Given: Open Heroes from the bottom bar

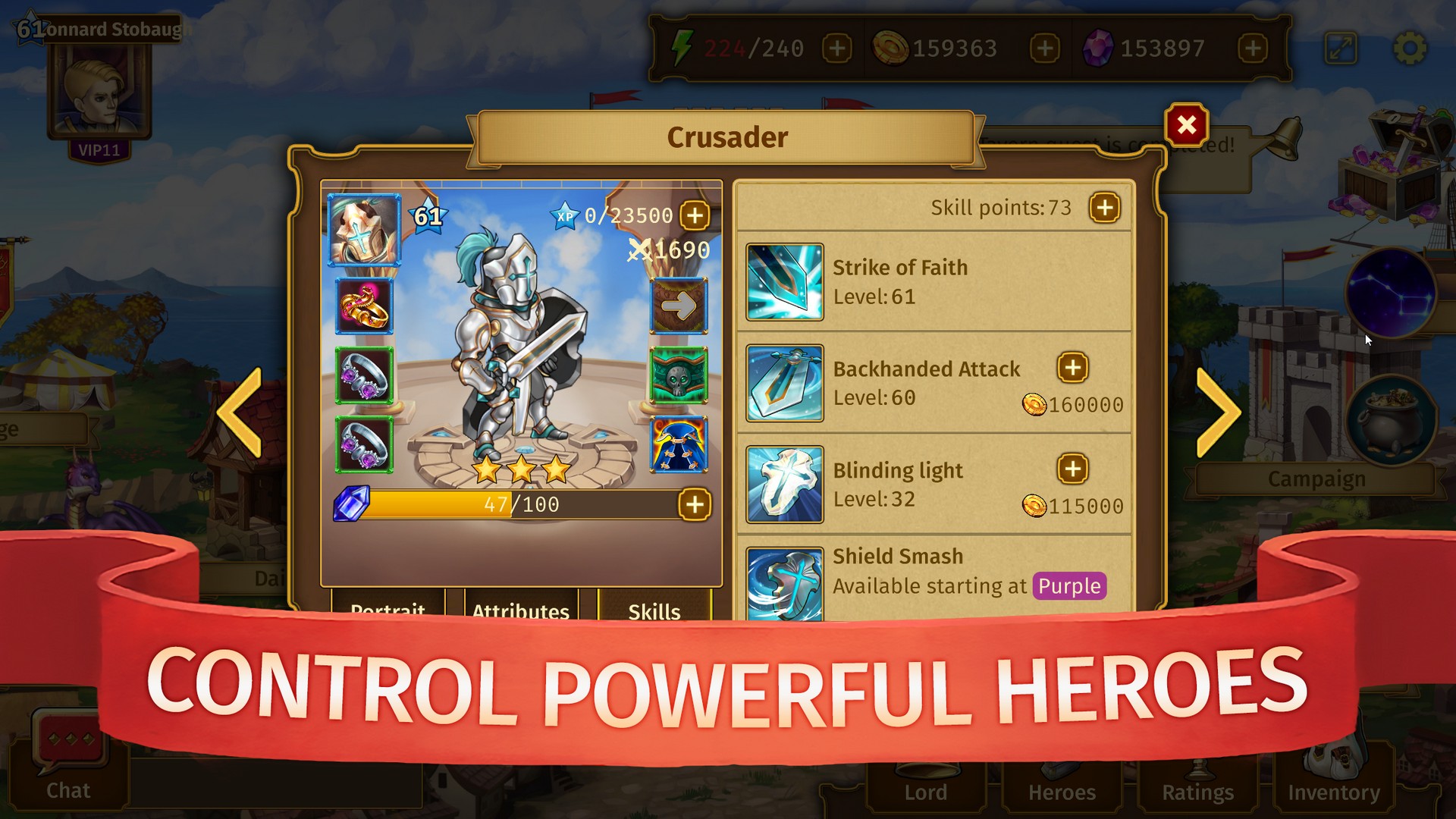Looking at the screenshot, I should pos(1061,792).
